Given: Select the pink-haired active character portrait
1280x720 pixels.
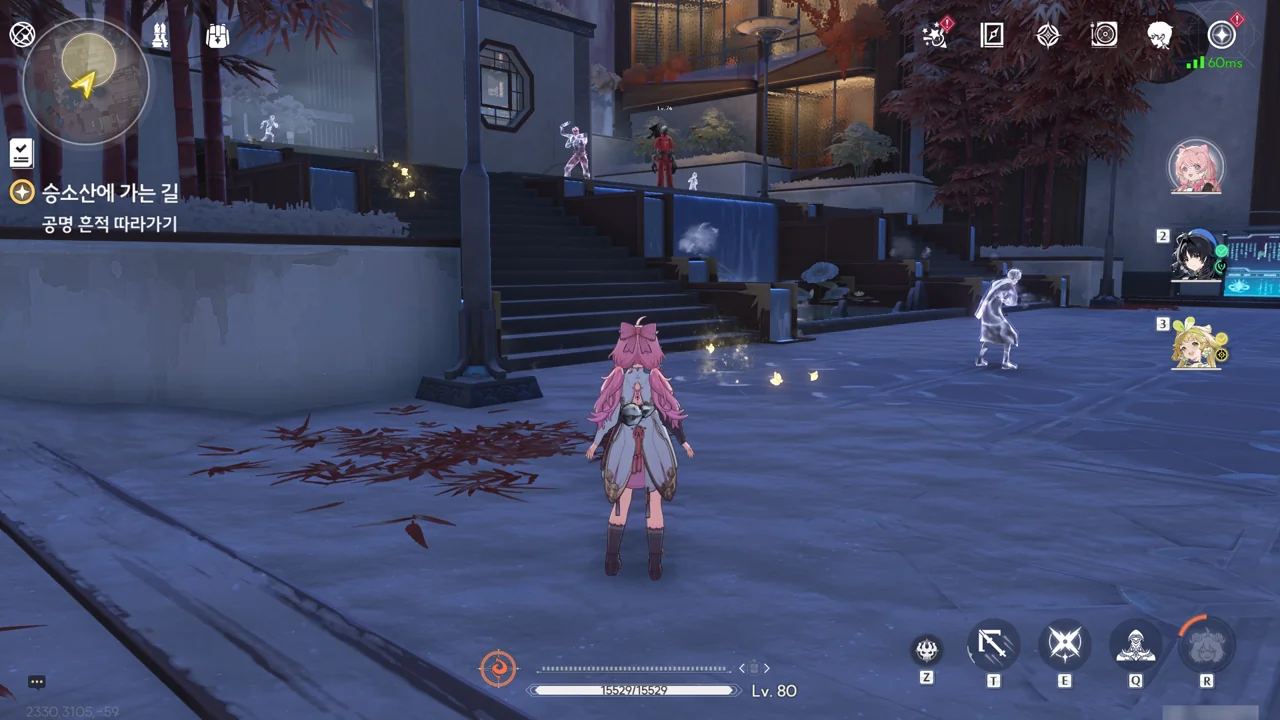Looking at the screenshot, I should (x=1196, y=167).
